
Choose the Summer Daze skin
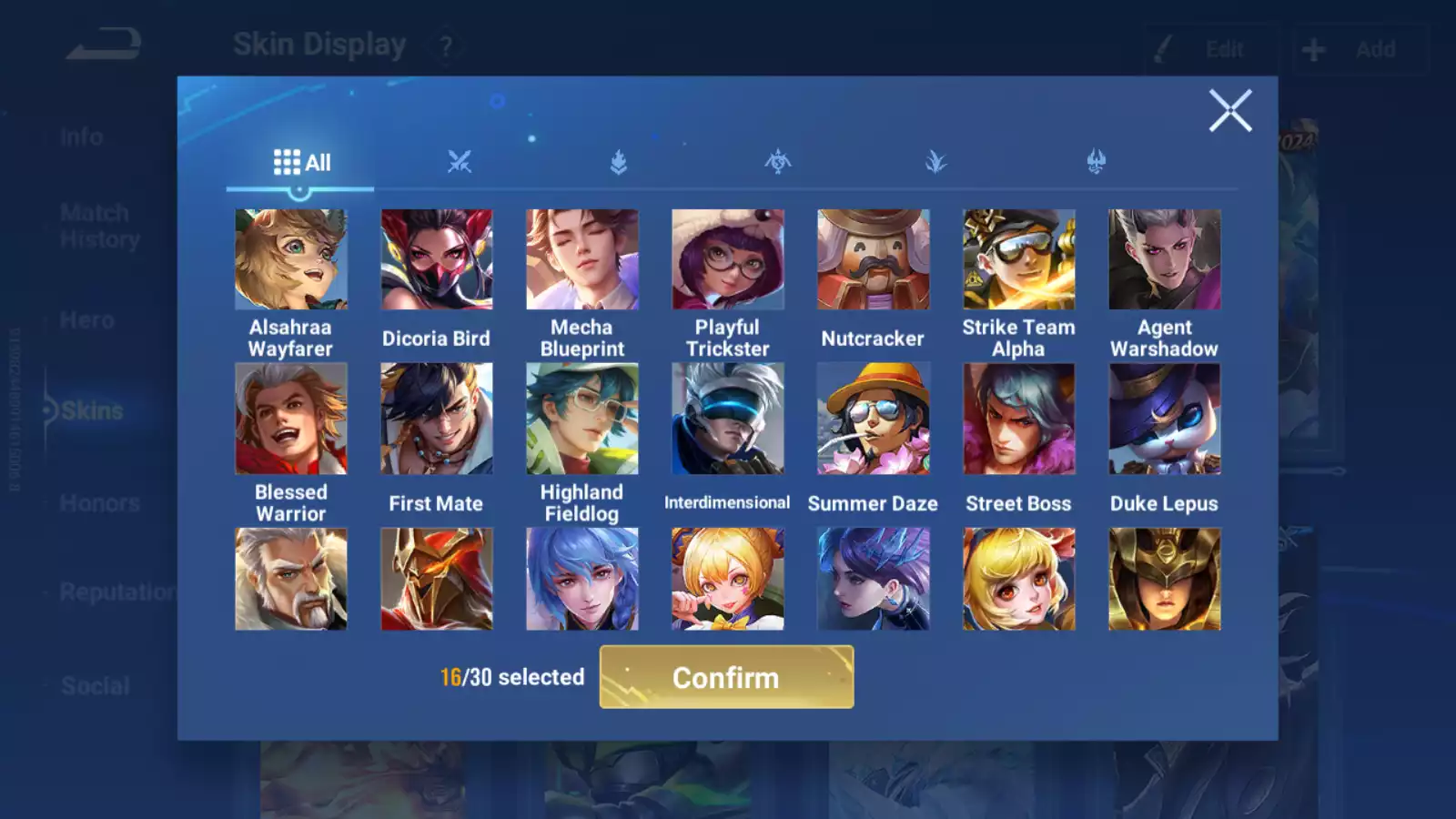[874, 419]
